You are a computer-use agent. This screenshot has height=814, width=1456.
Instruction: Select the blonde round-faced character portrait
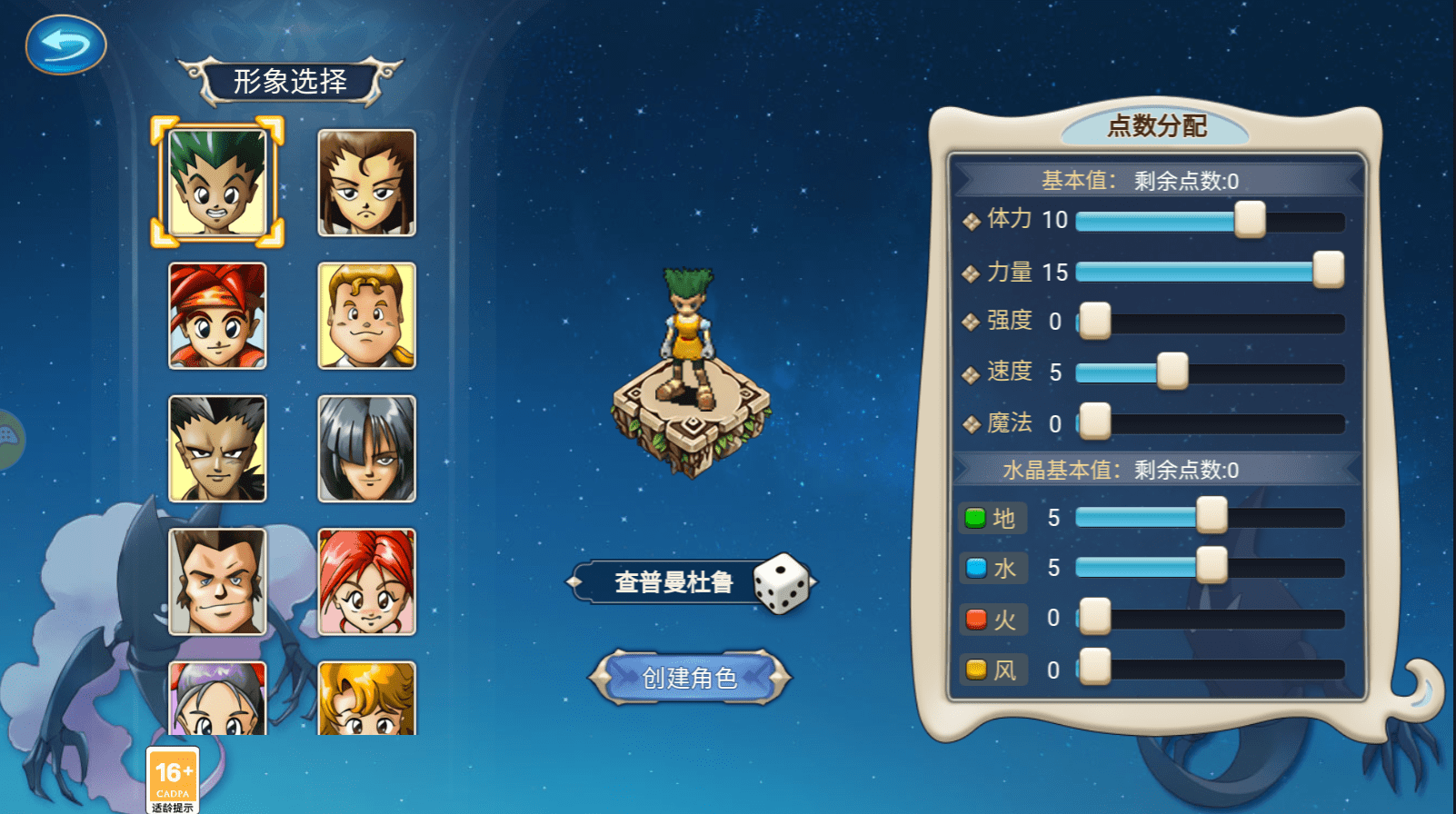367,316
